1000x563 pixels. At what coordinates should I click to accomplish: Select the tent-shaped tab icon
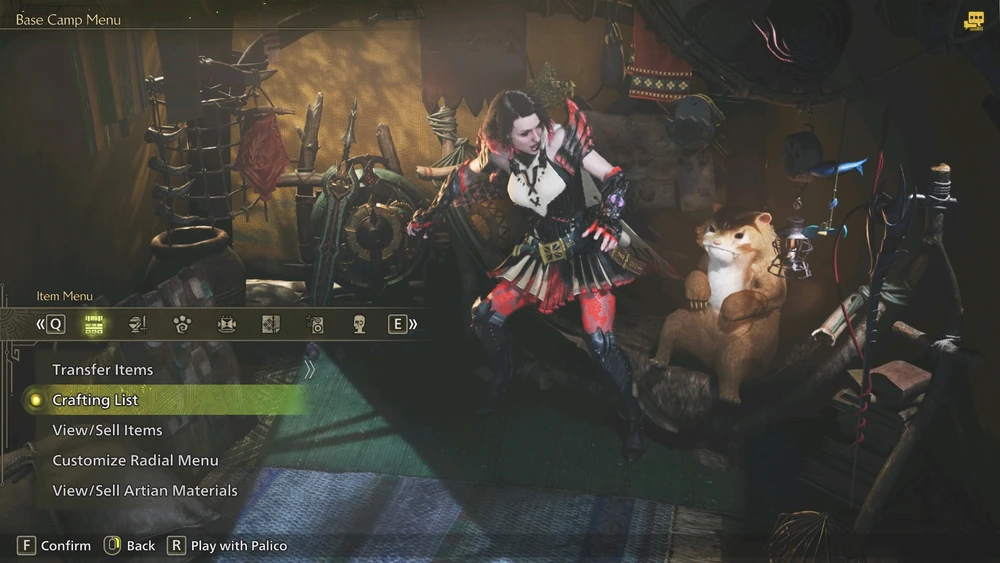tap(227, 324)
